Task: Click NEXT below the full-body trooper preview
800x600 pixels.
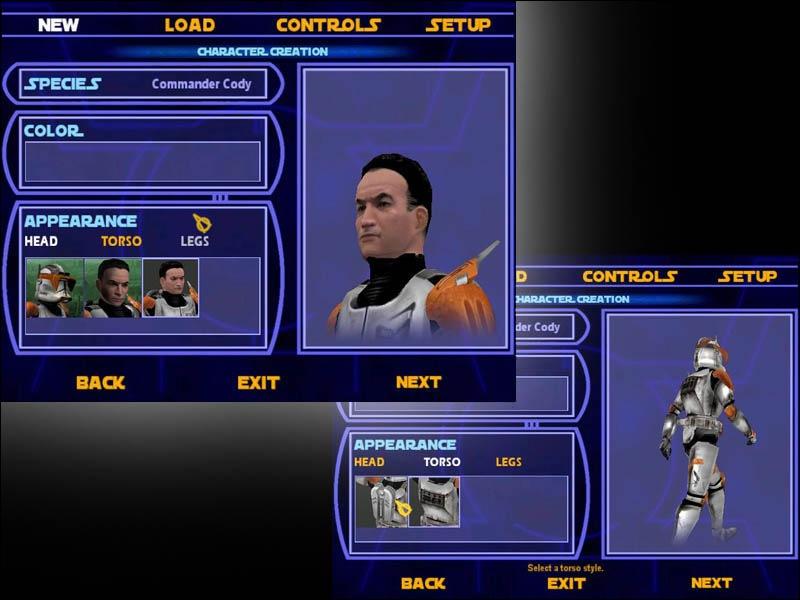Action: click(x=711, y=583)
